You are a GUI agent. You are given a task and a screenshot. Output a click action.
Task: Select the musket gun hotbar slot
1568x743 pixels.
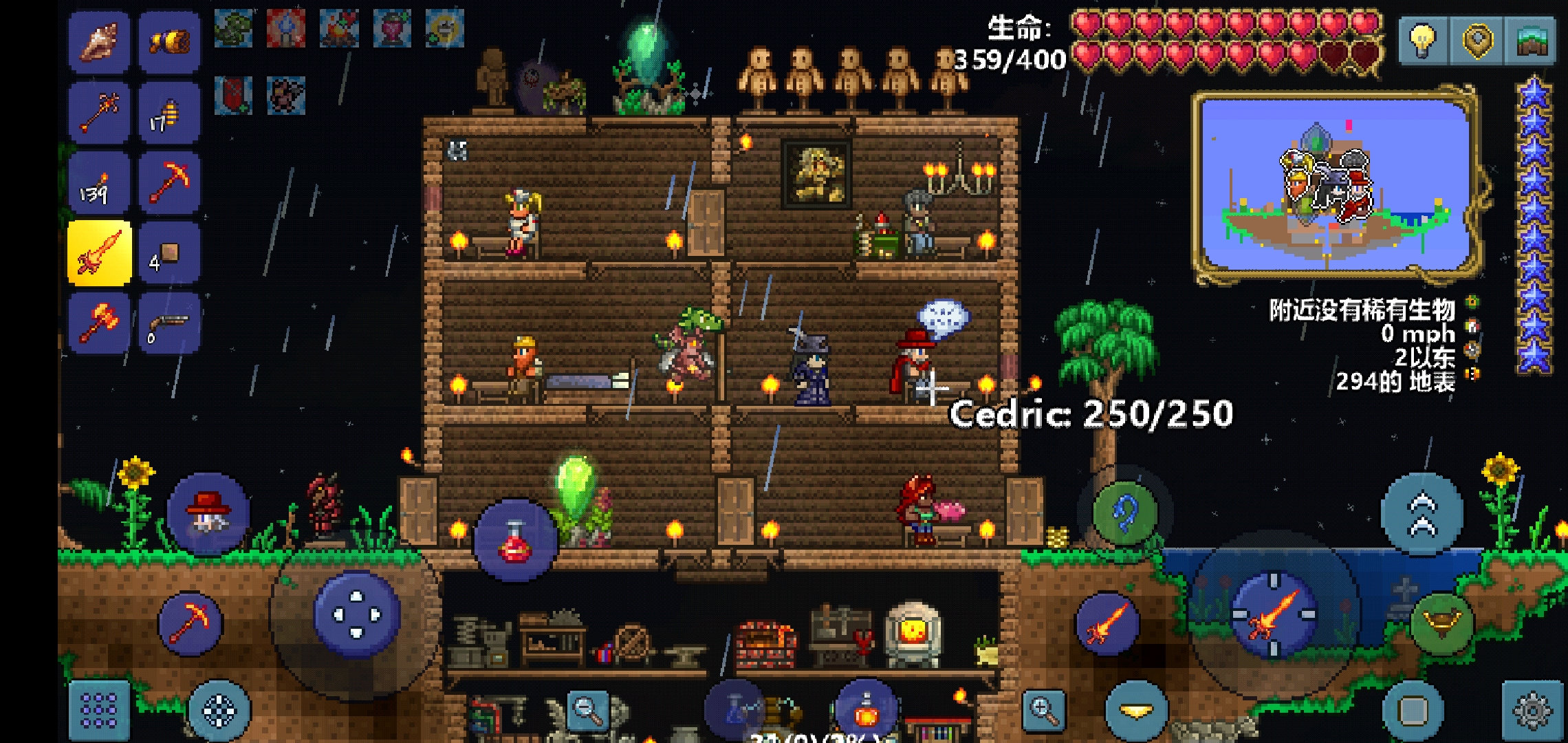169,323
